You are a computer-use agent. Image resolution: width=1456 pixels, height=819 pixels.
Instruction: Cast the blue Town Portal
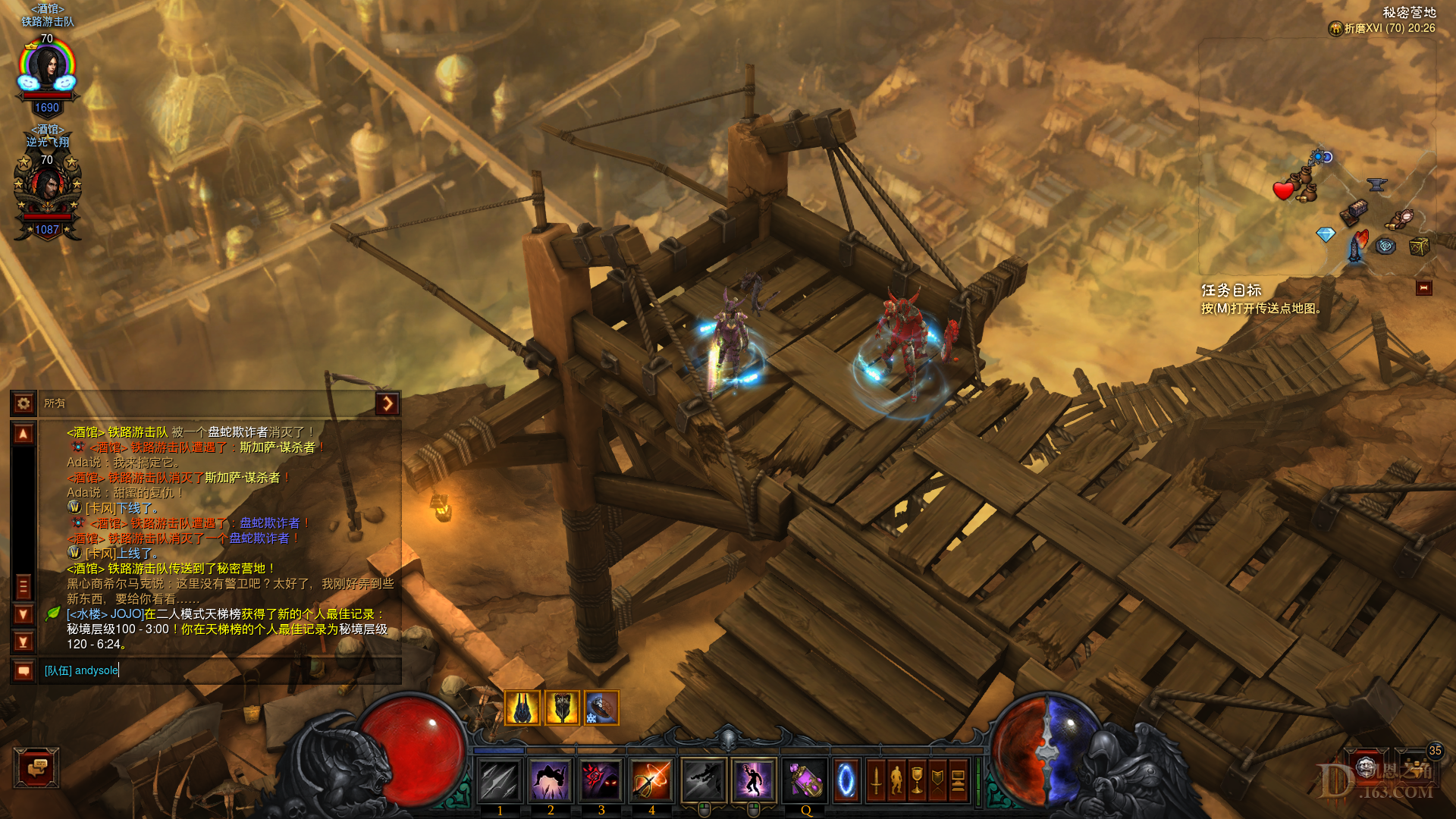pos(846,780)
